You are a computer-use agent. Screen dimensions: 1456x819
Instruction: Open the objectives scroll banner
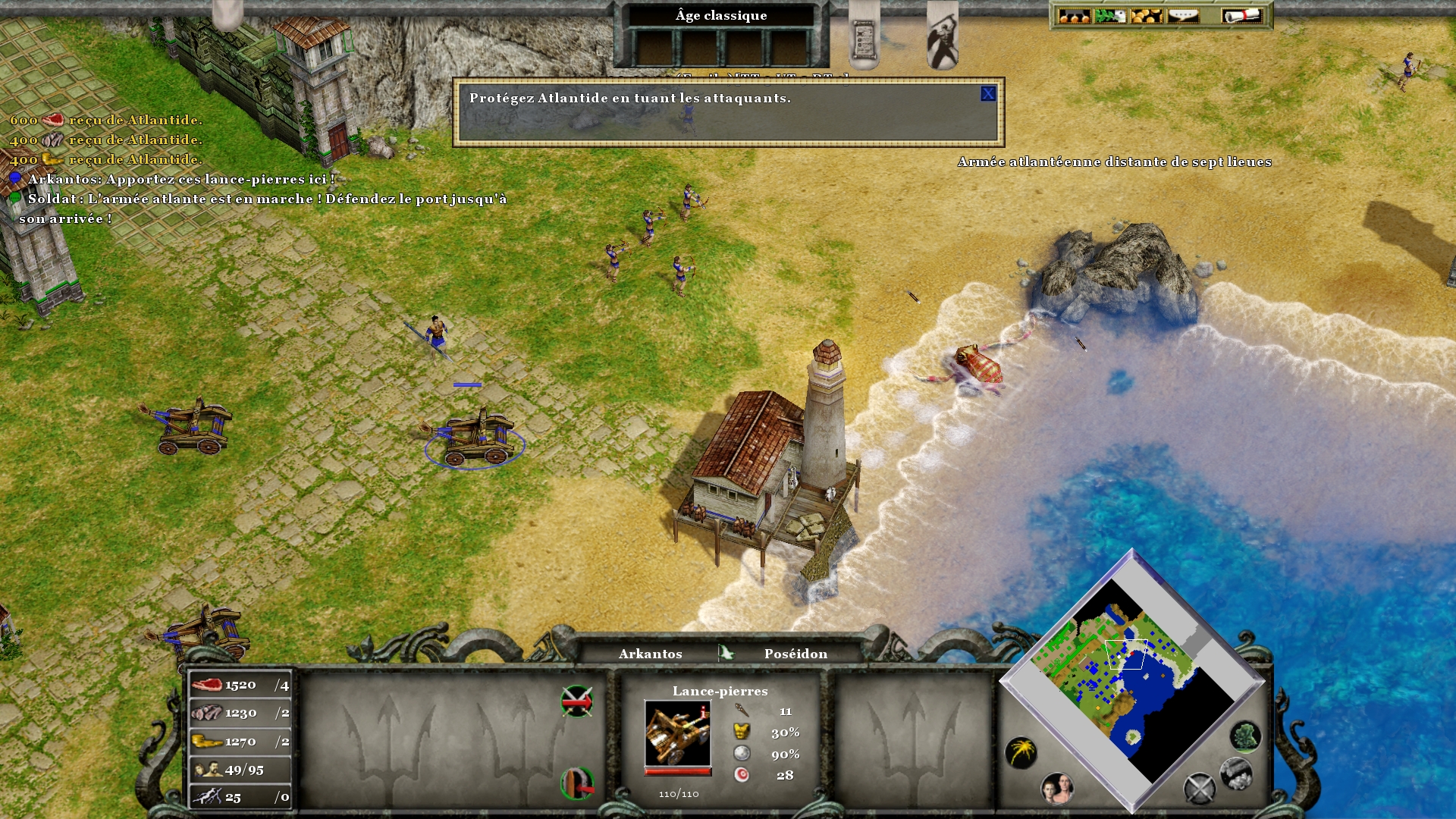(x=863, y=38)
